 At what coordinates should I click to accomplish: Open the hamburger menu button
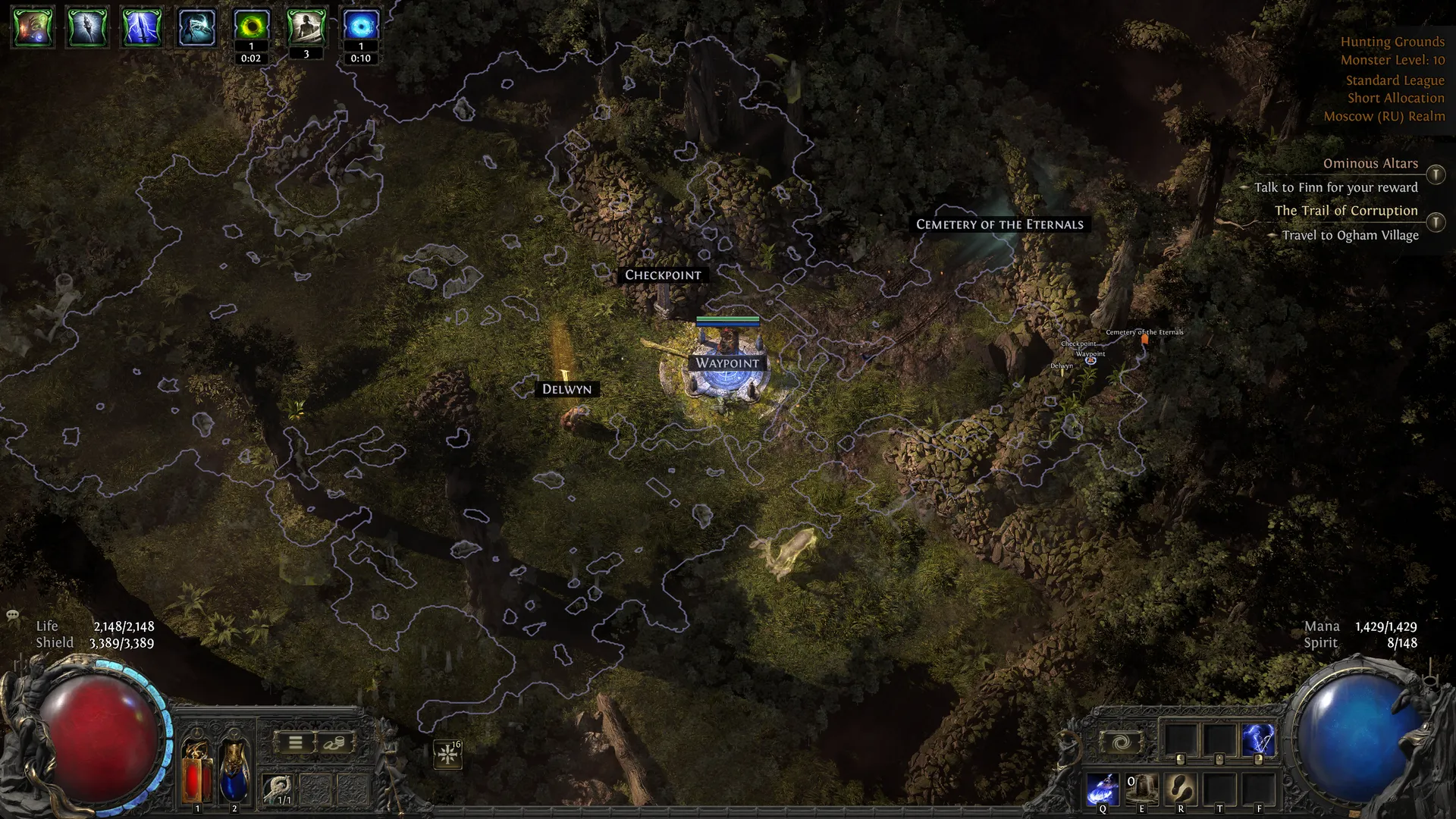(296, 742)
